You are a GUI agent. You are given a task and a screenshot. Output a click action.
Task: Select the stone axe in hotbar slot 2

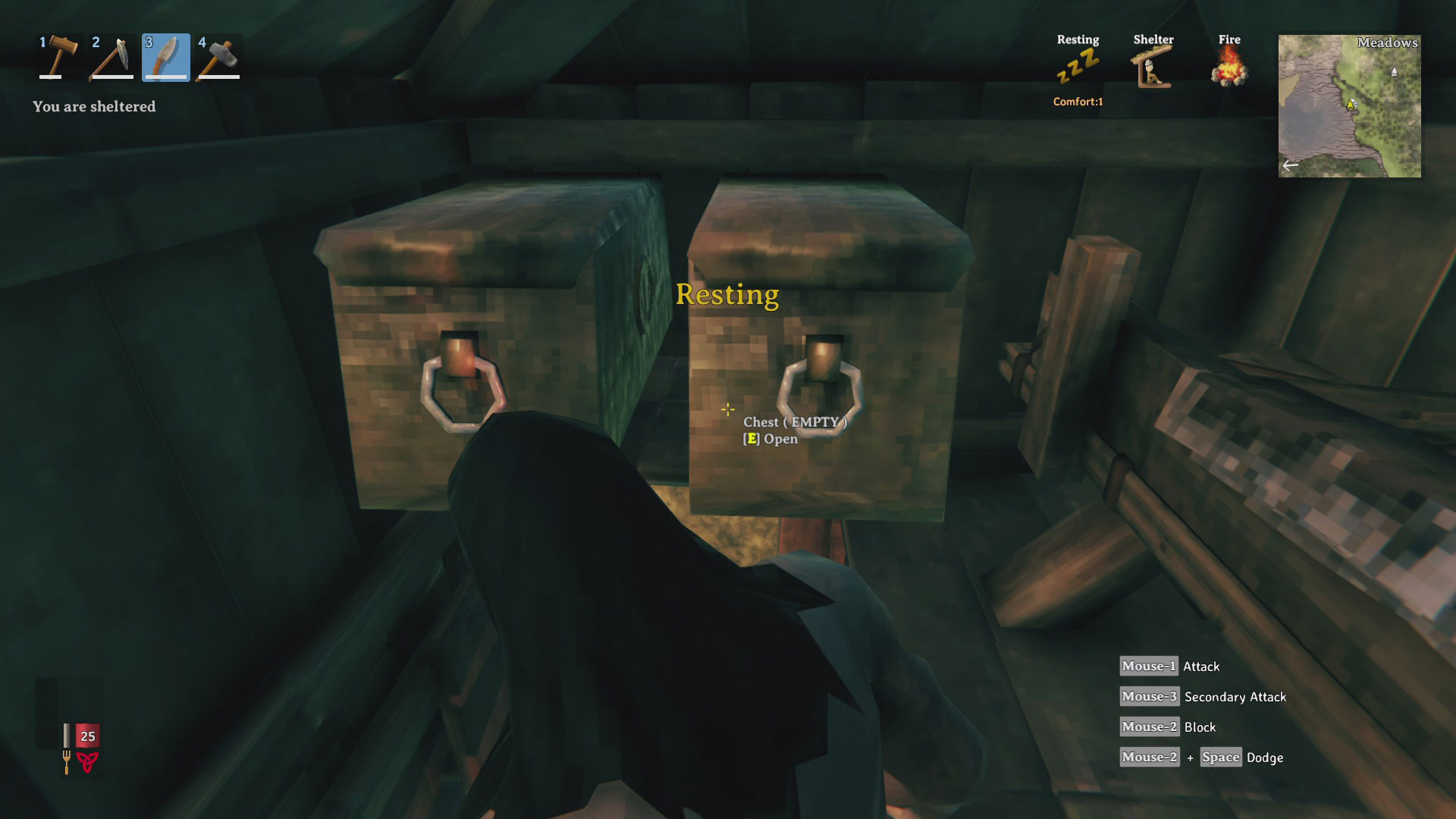click(111, 58)
